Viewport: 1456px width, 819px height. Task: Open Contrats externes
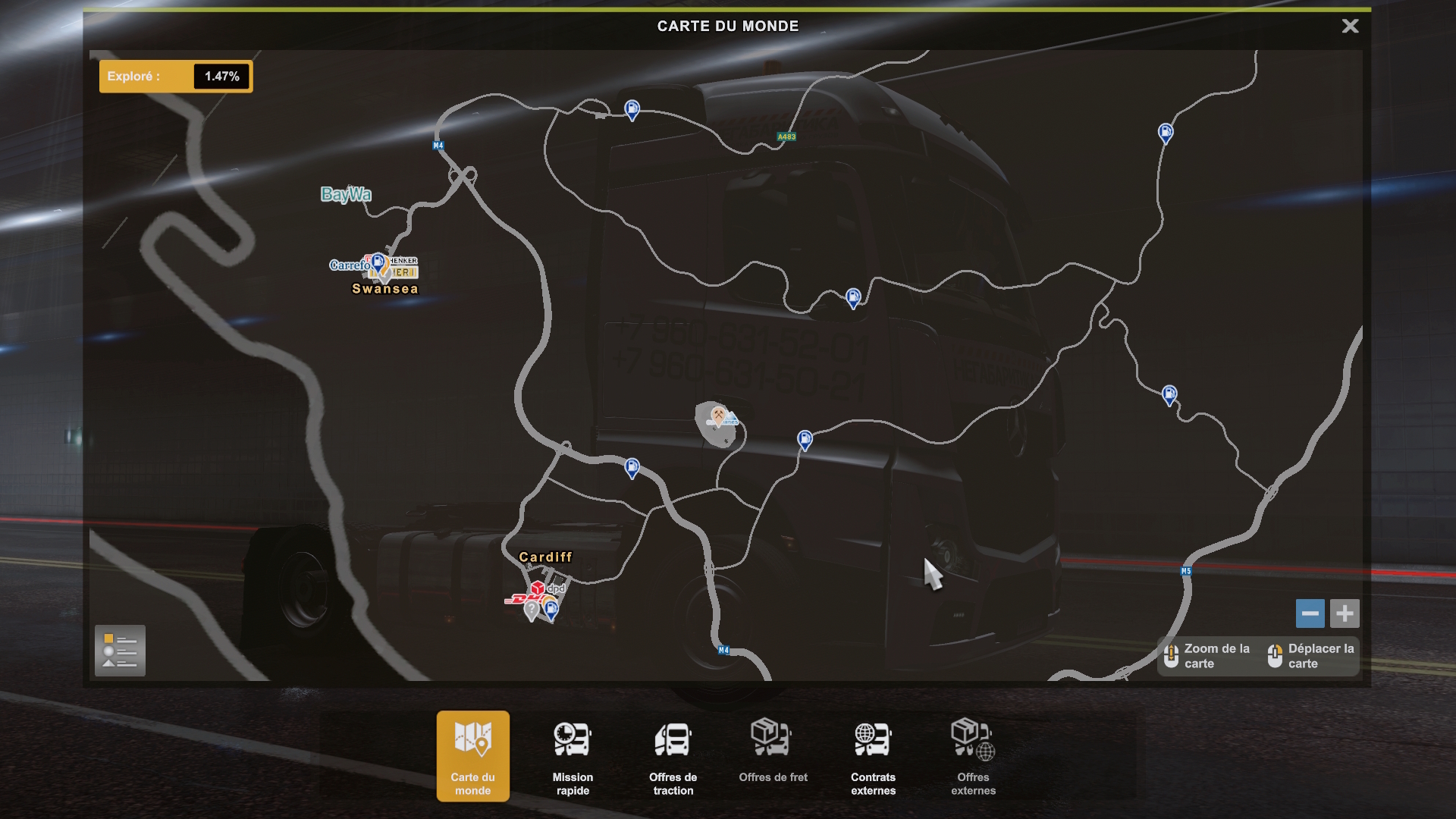tap(873, 756)
